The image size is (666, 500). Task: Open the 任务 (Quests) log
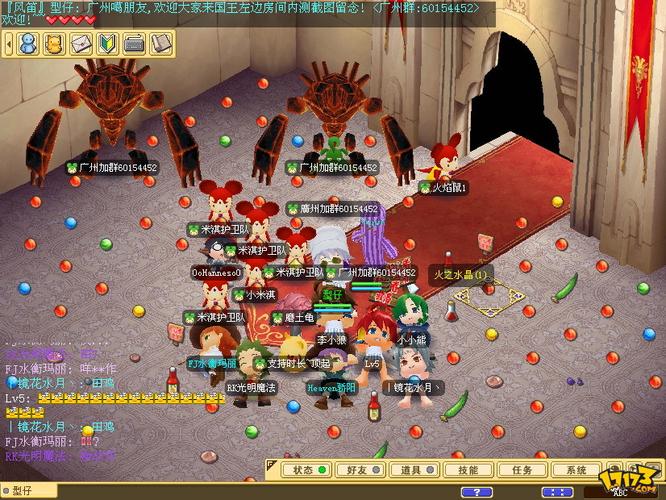click(x=521, y=469)
